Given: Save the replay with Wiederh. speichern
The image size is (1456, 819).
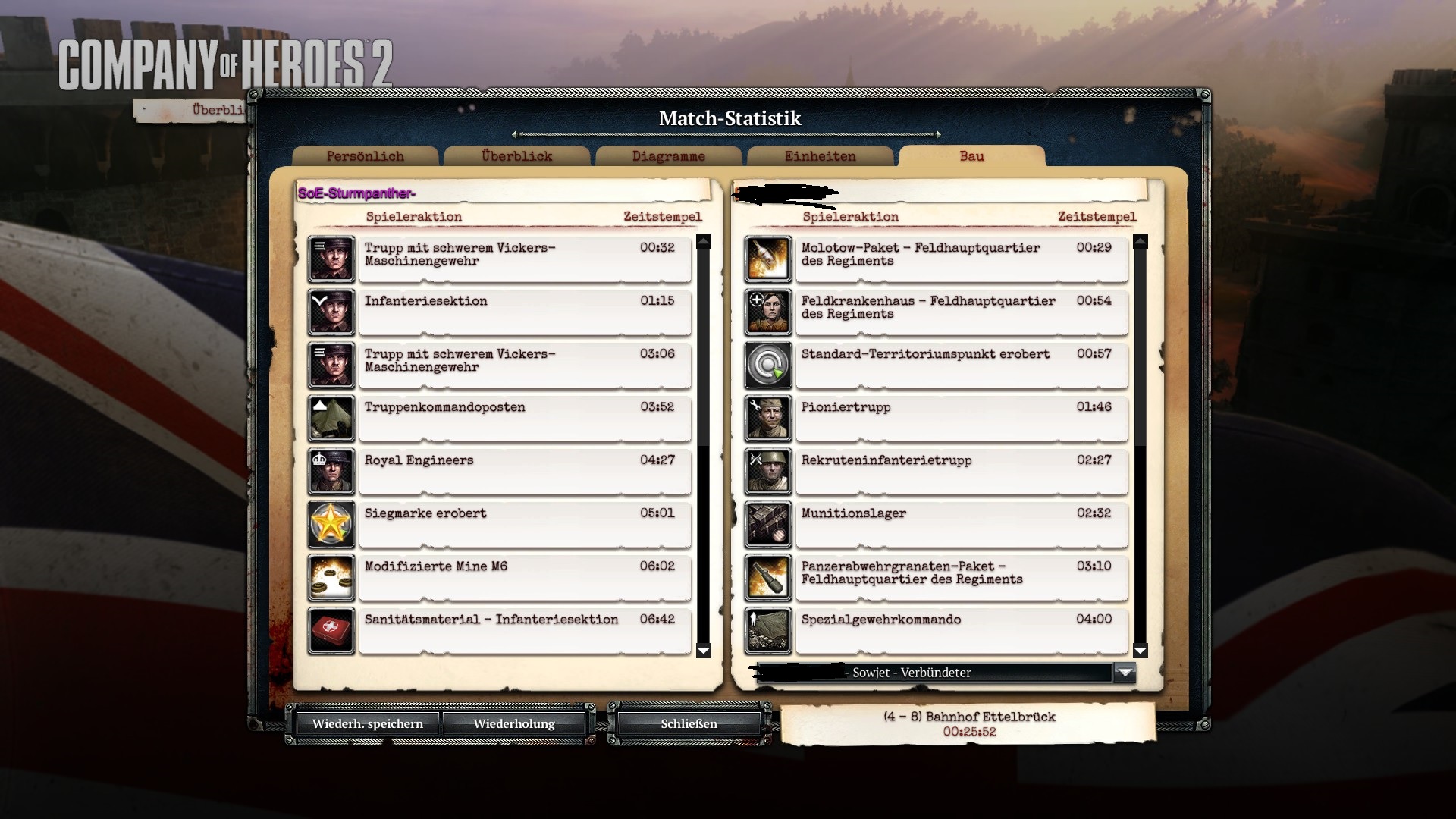Looking at the screenshot, I should click(x=367, y=723).
